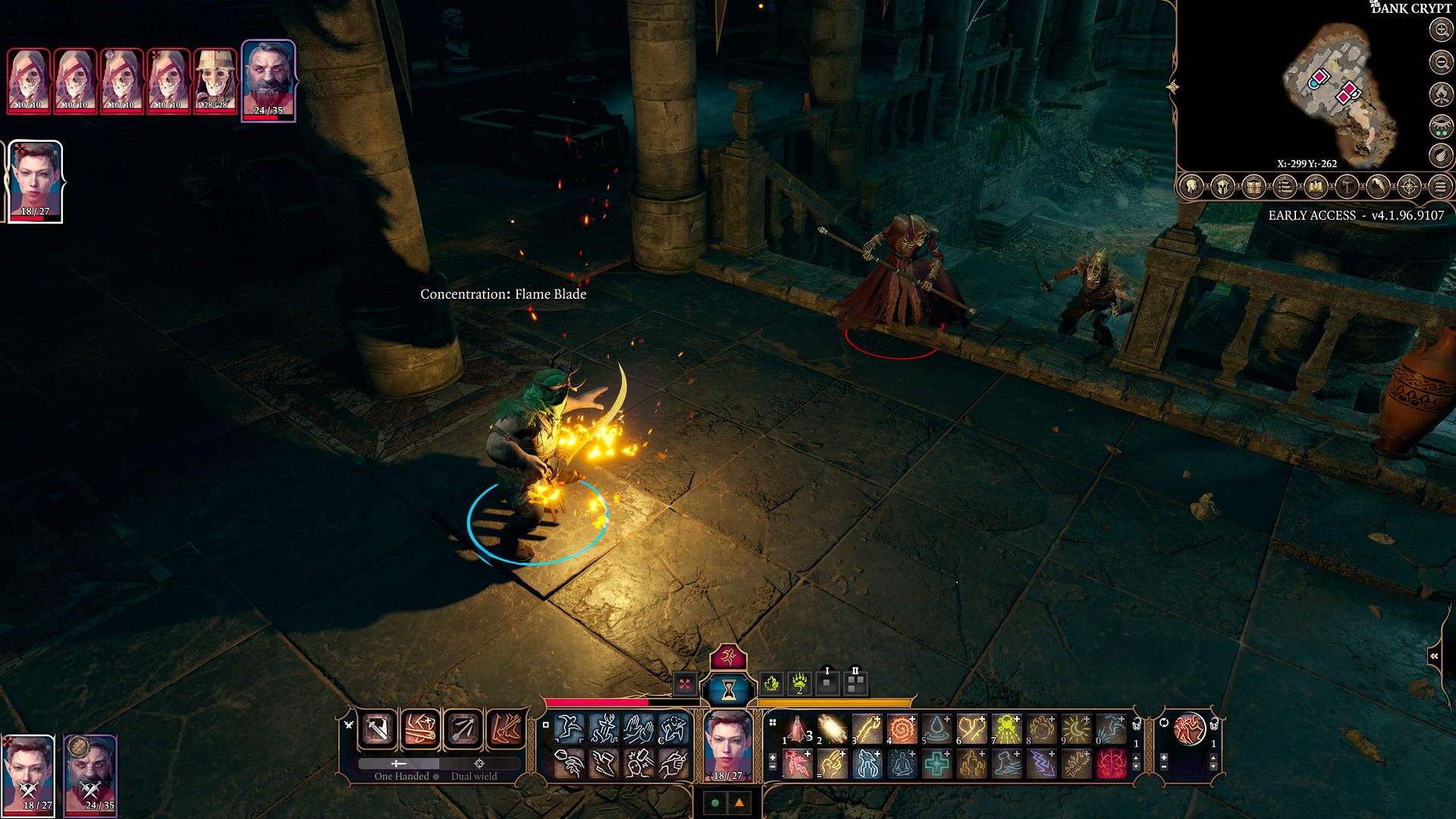Expand level II spell slot container
The height and width of the screenshot is (819, 1456).
click(x=855, y=682)
